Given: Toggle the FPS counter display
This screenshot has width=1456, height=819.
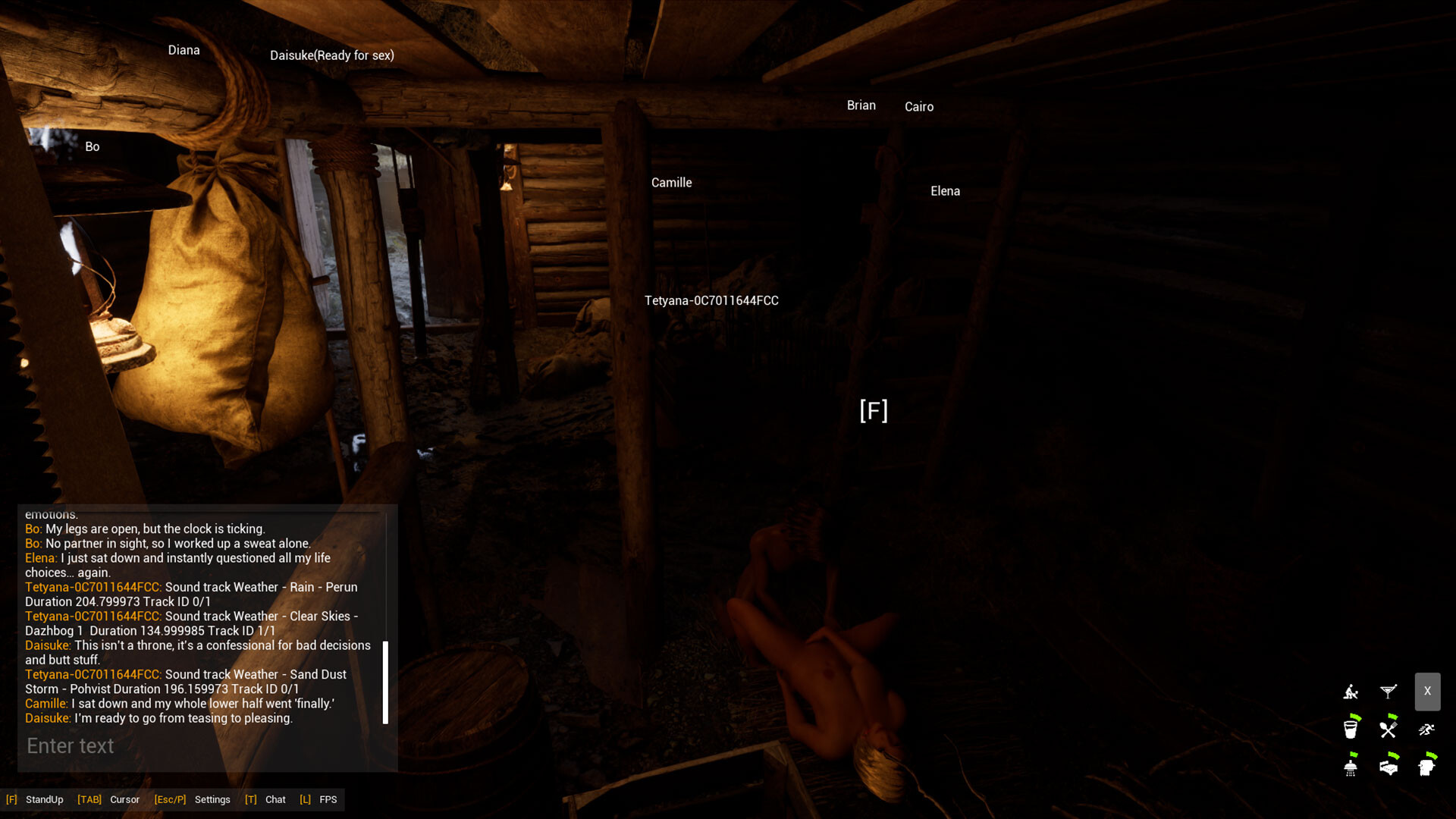Looking at the screenshot, I should [329, 799].
